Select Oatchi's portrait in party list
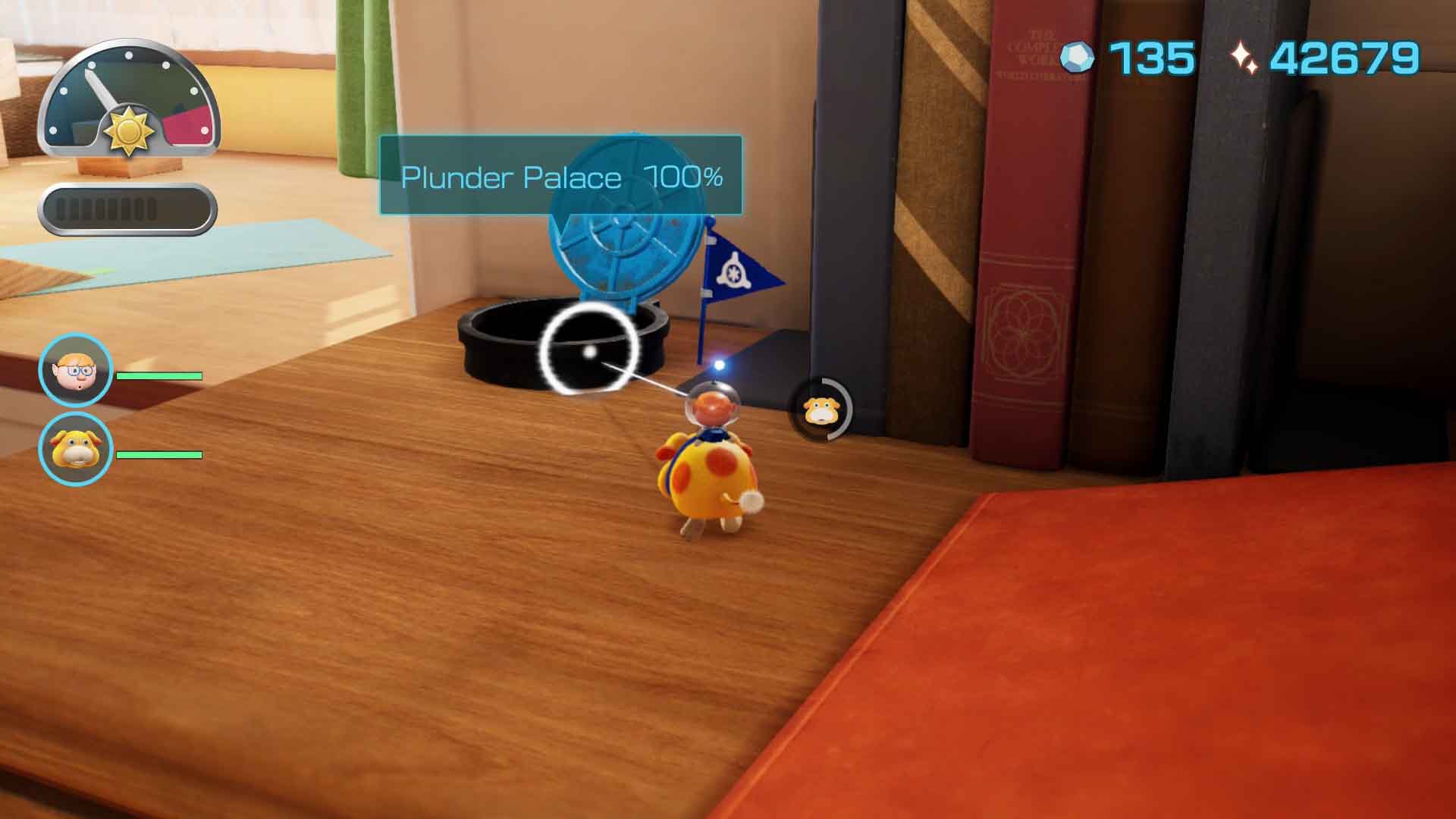The image size is (1456, 819). (76, 449)
